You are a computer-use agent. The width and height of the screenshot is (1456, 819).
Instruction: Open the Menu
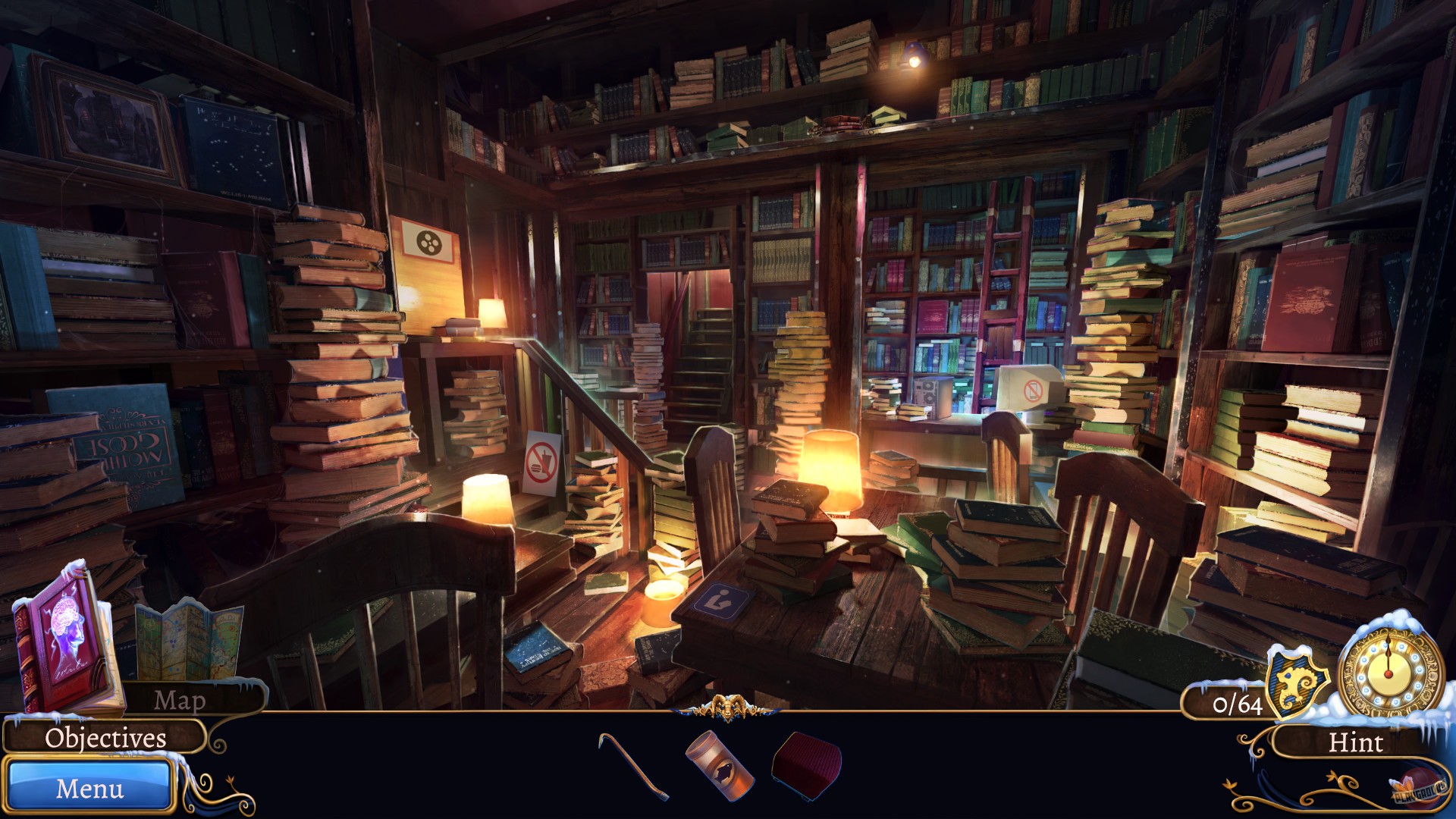[89, 789]
